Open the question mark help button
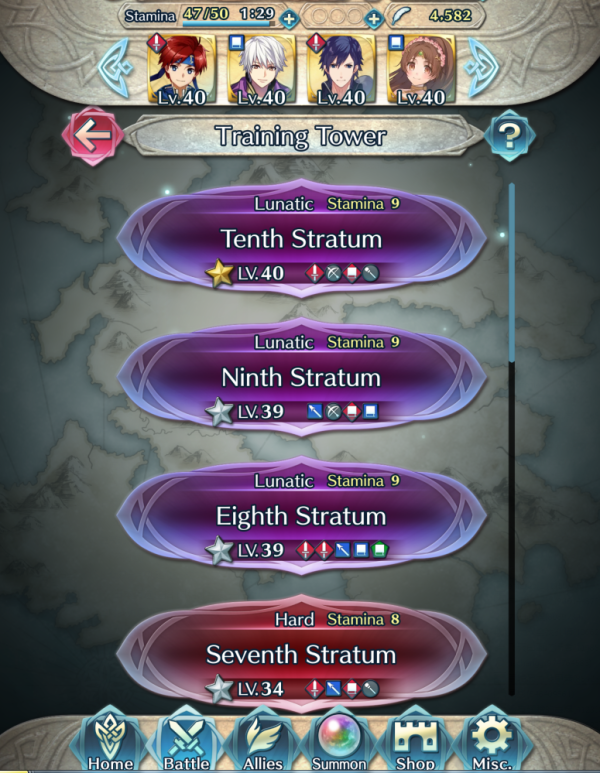The height and width of the screenshot is (773, 600). click(506, 137)
